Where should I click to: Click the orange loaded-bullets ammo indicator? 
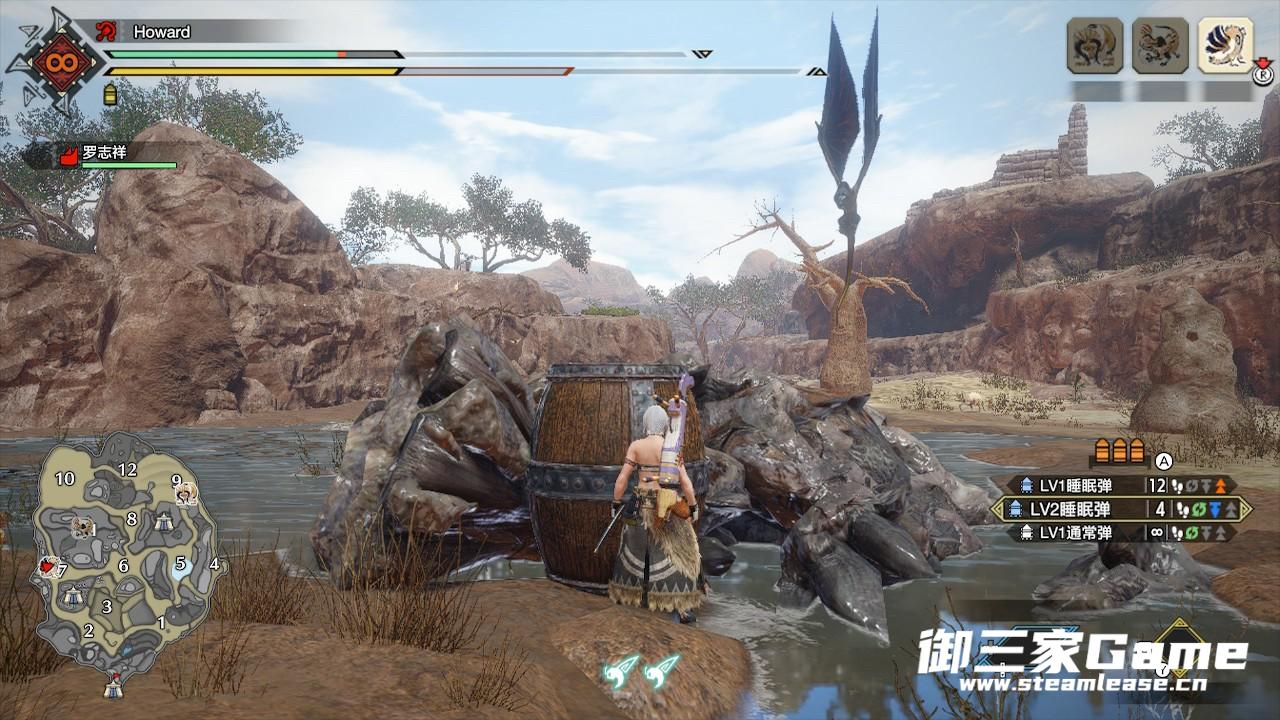tap(1120, 450)
